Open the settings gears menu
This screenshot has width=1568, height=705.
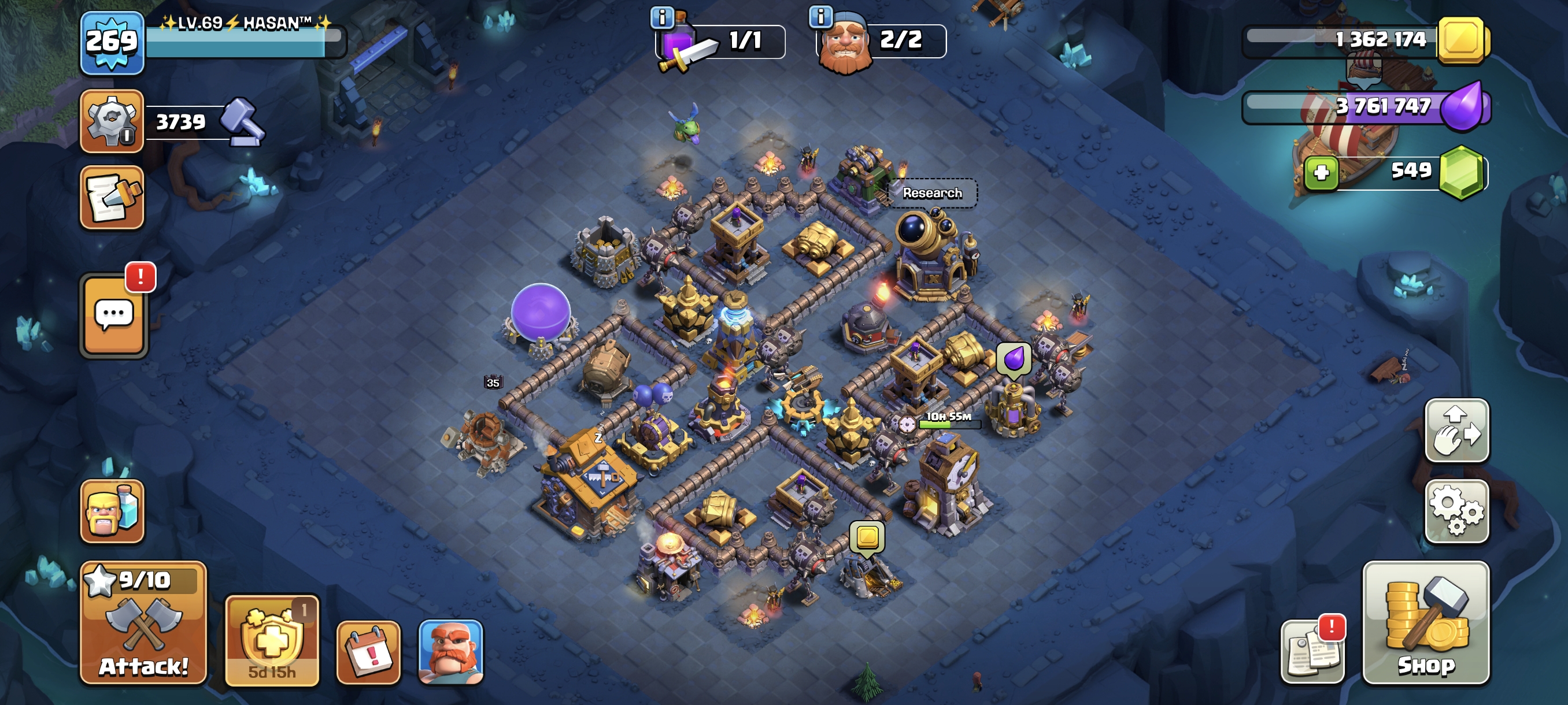[x=1456, y=511]
